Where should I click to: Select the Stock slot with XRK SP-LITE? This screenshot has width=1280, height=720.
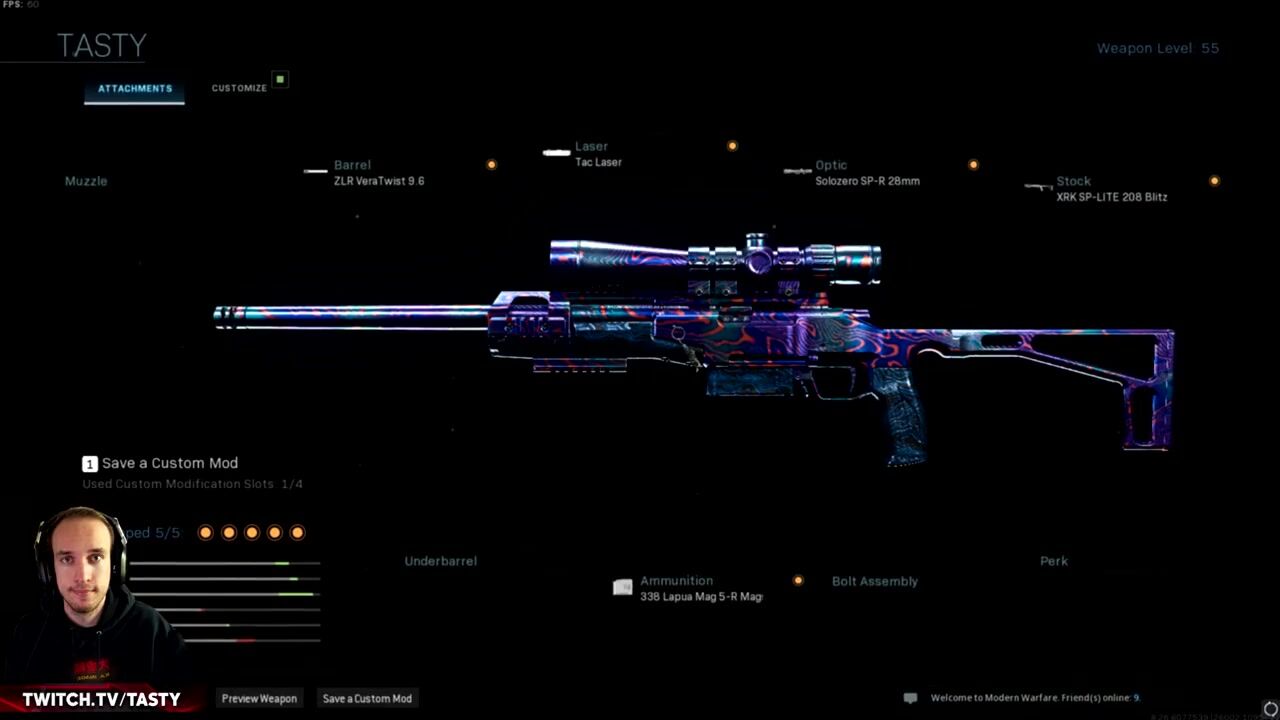1110,189
